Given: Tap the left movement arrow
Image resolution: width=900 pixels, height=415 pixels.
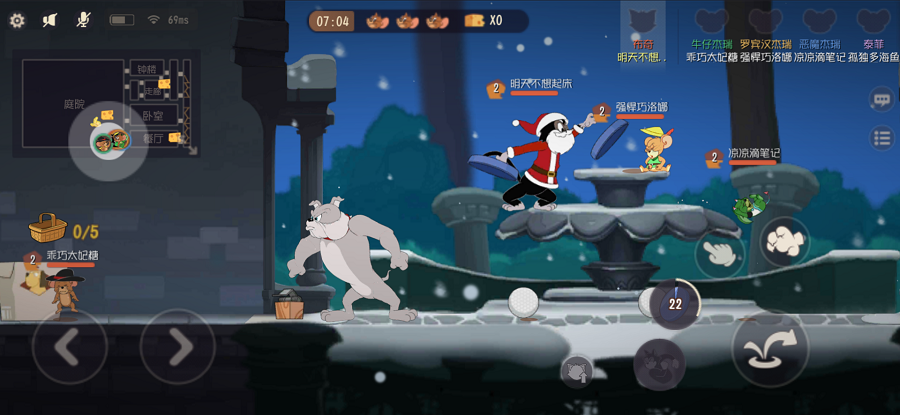Looking at the screenshot, I should tap(69, 347).
